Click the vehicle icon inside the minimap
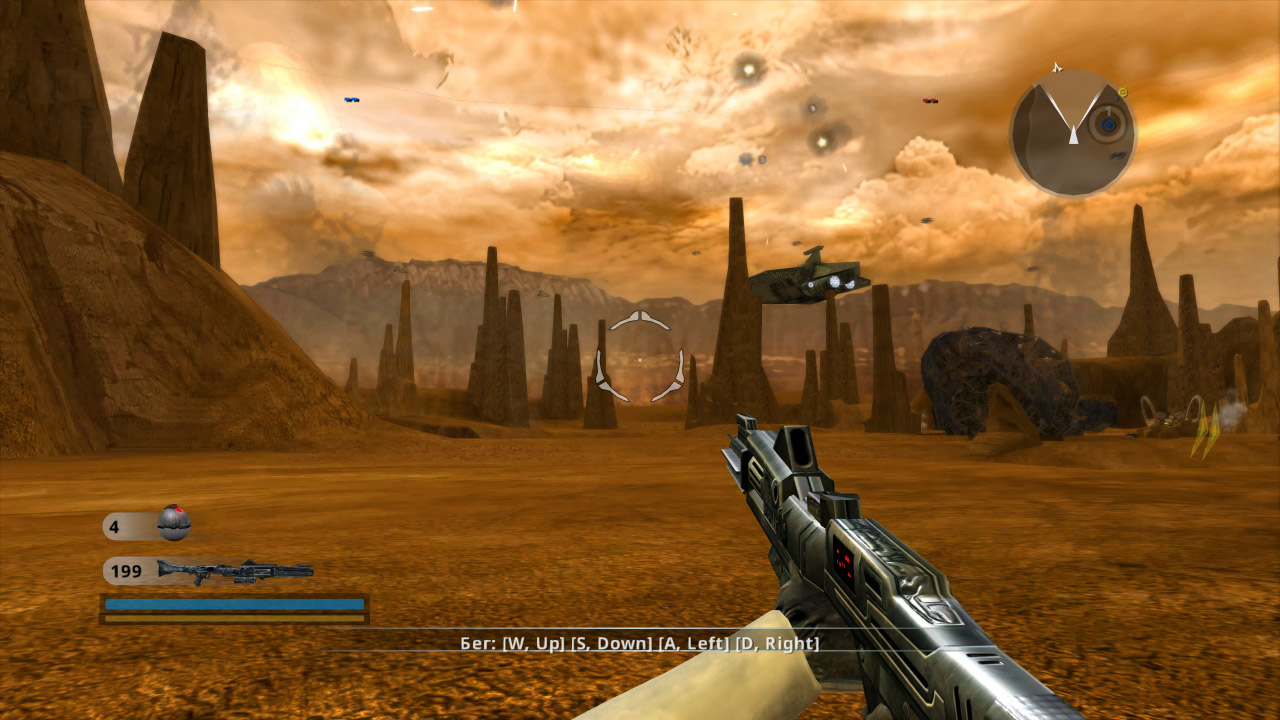 click(1116, 156)
